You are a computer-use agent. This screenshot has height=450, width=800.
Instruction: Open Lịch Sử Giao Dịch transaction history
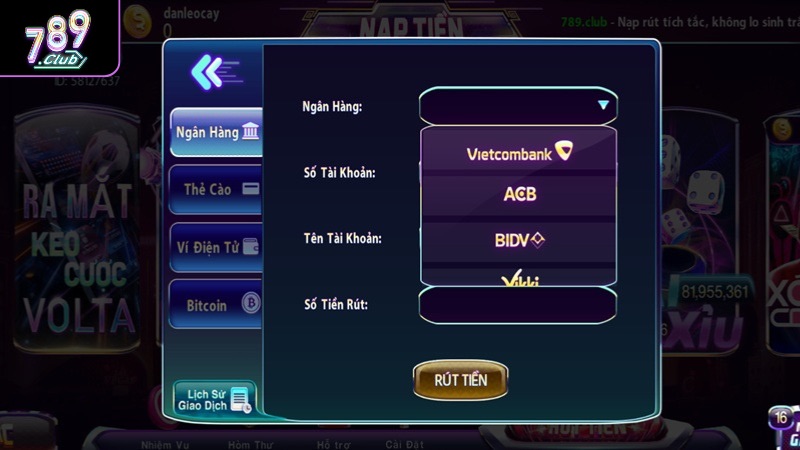point(214,399)
